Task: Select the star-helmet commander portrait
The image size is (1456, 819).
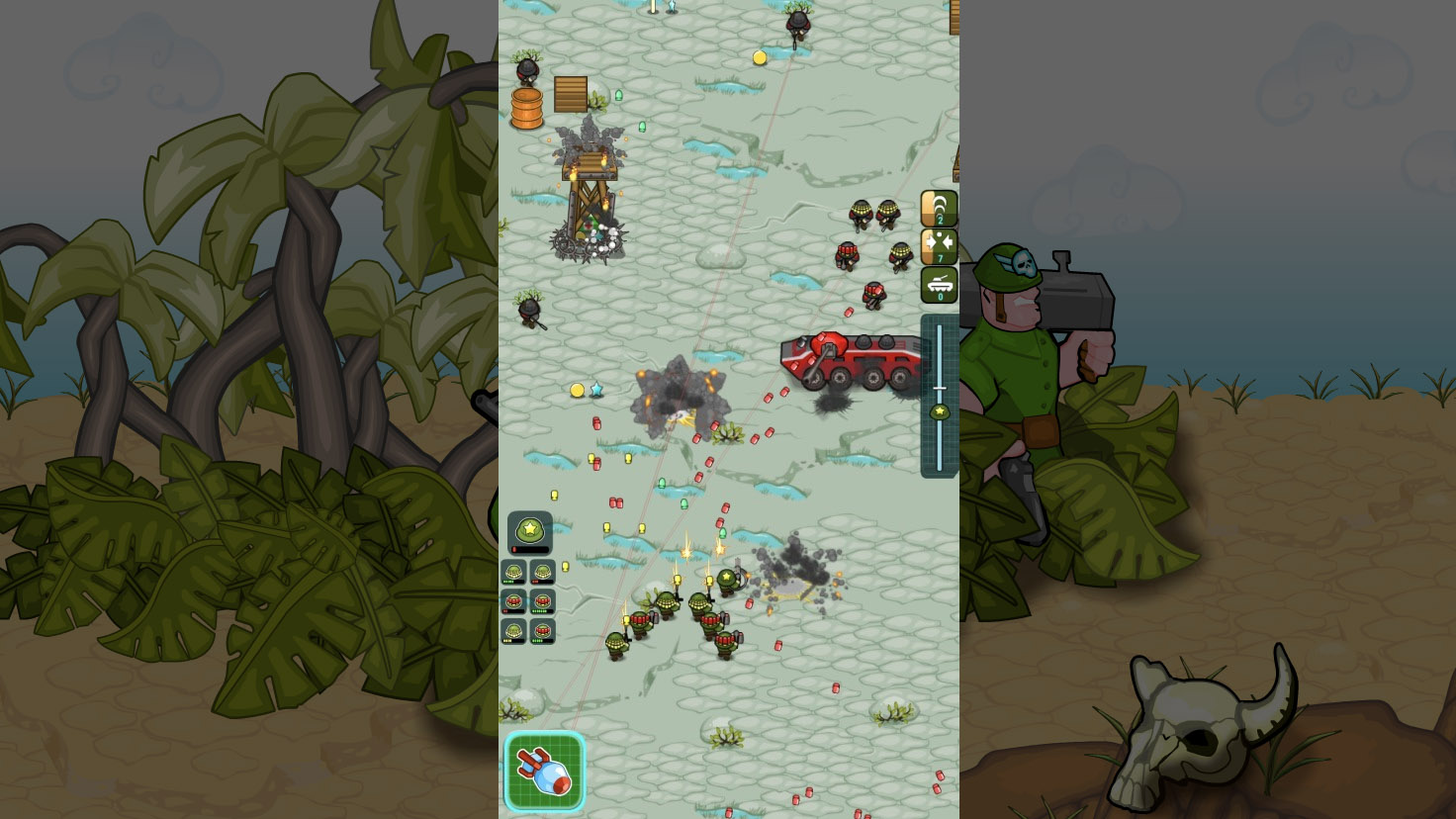Action: pyautogui.click(x=528, y=531)
